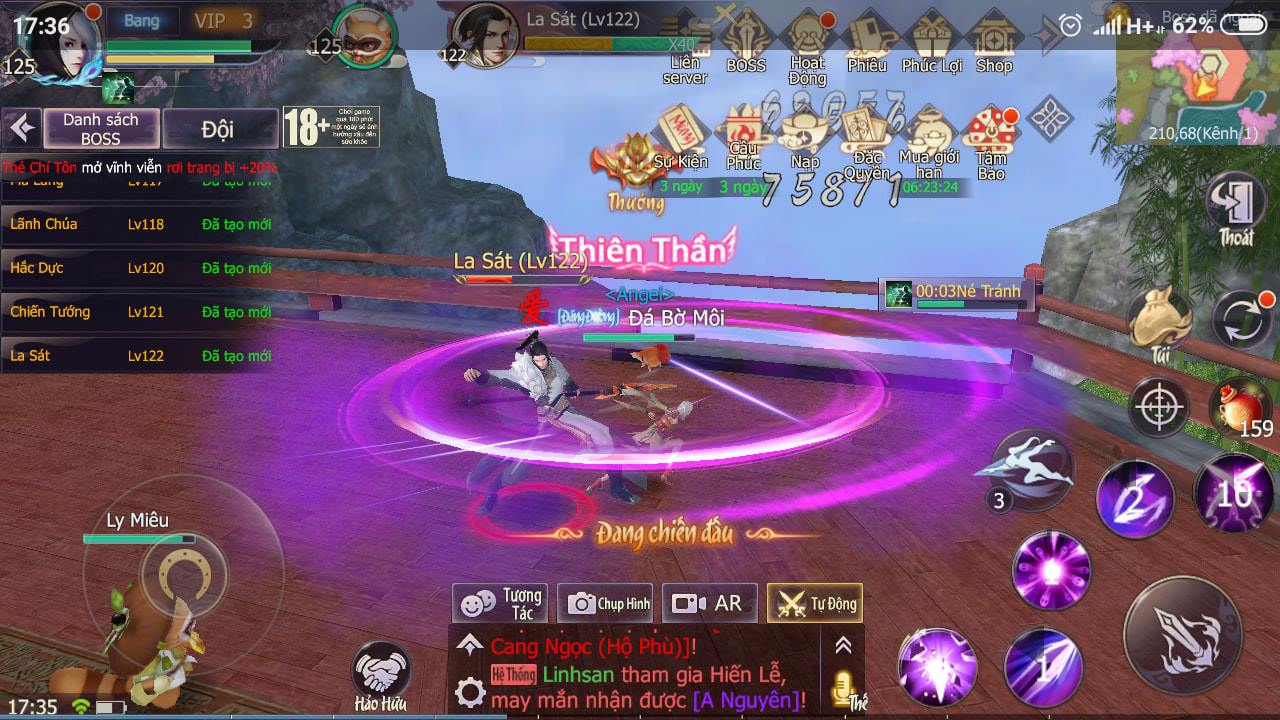Activate the AR camera mode
Image resolution: width=1280 pixels, height=720 pixels.
[x=710, y=603]
